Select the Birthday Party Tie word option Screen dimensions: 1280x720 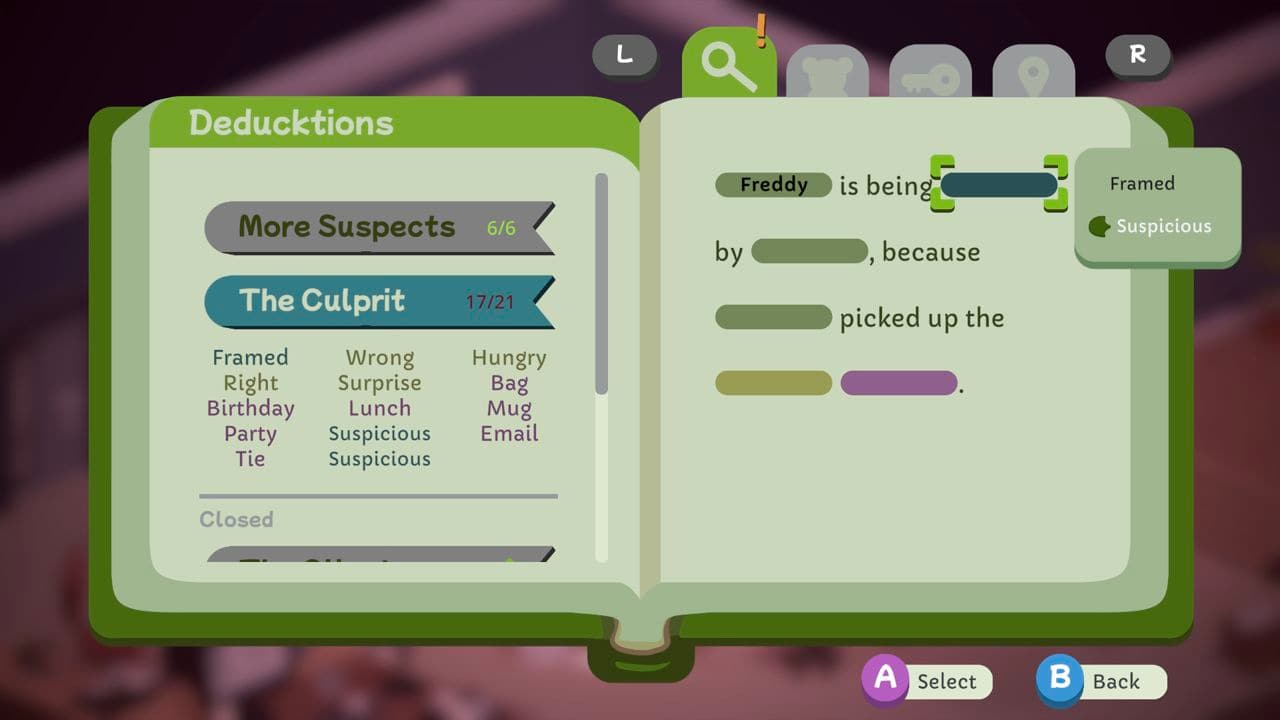(x=251, y=433)
